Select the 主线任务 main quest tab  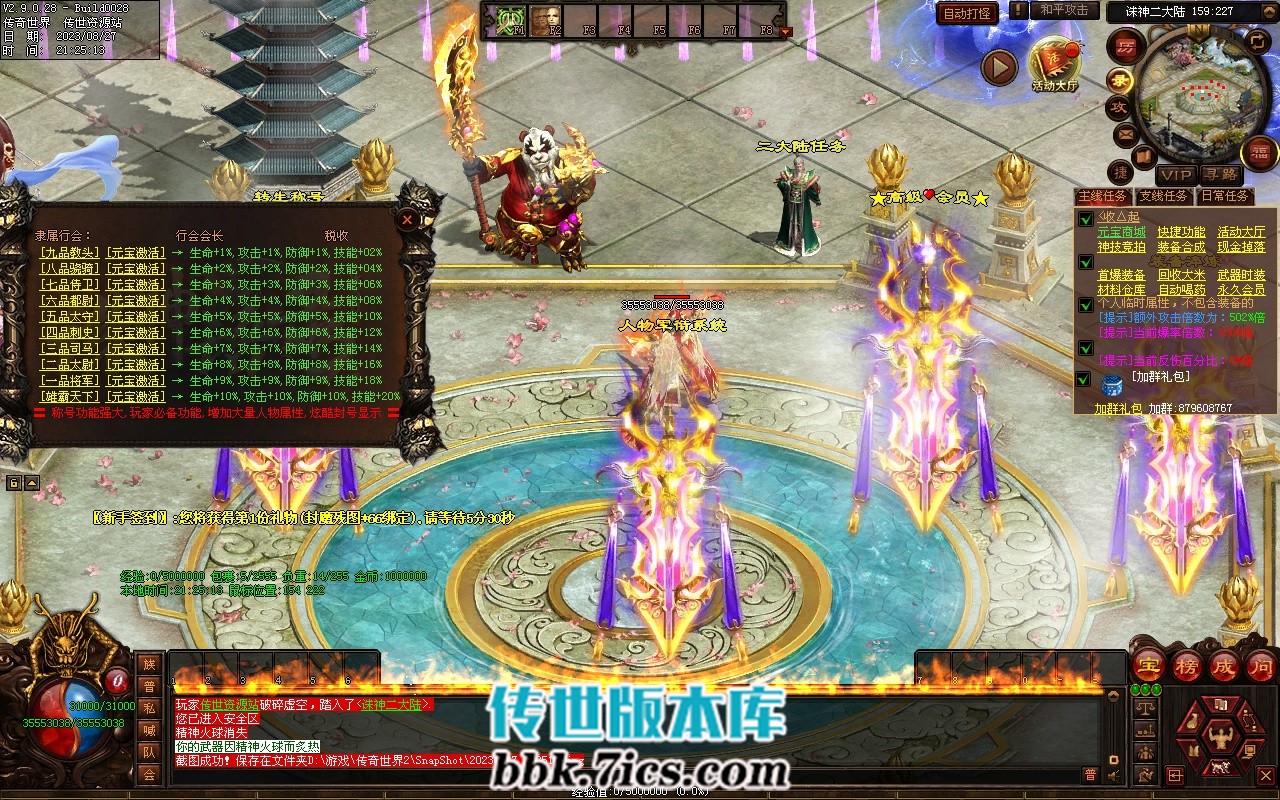(x=1103, y=196)
